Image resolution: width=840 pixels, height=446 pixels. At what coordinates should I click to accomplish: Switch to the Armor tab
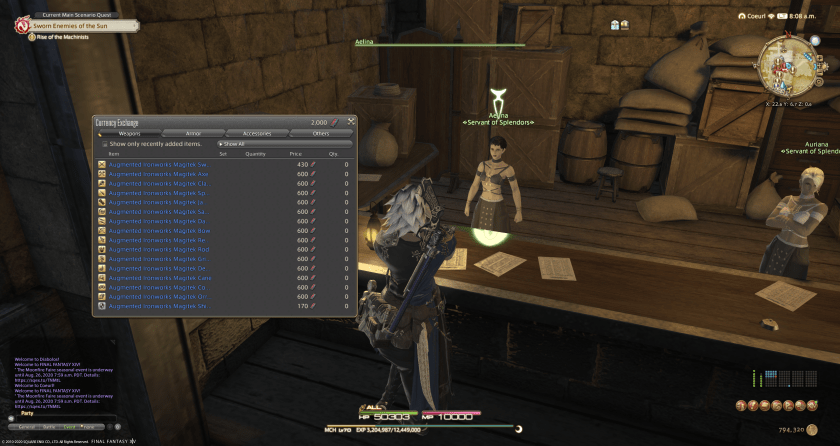(x=193, y=133)
